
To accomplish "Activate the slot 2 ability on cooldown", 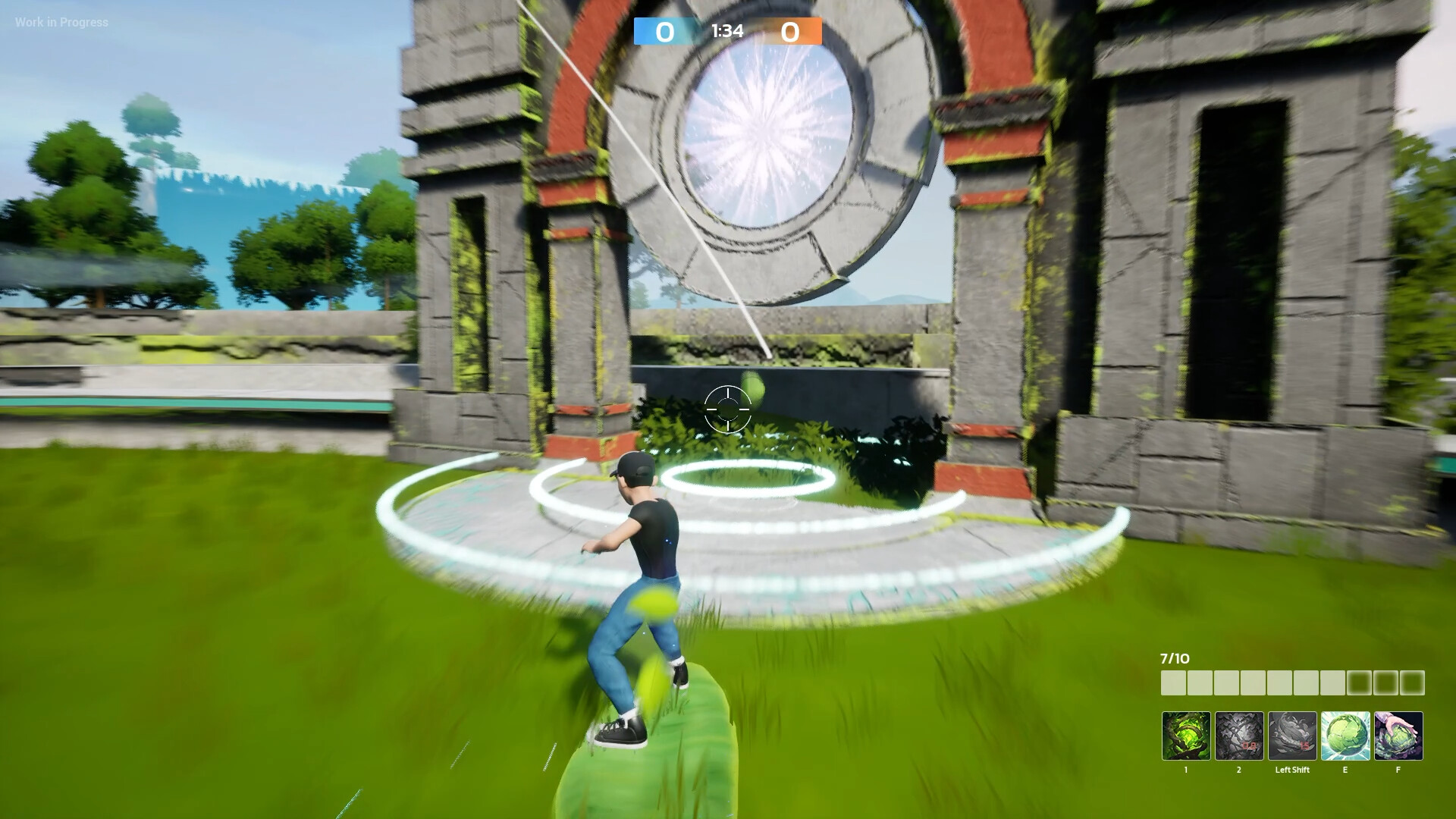I will 1239,737.
